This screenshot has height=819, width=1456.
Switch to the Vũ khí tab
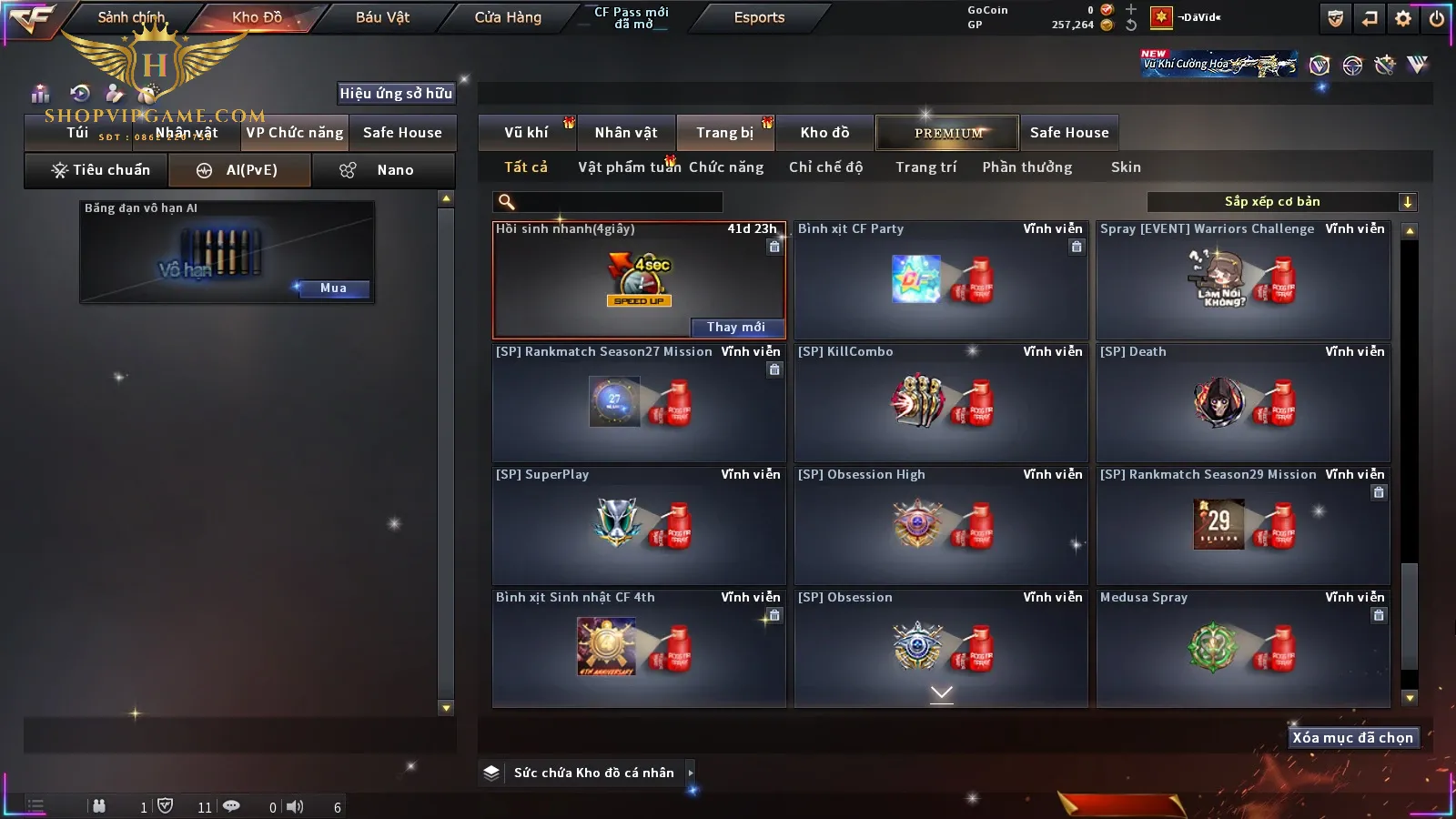[x=526, y=133]
